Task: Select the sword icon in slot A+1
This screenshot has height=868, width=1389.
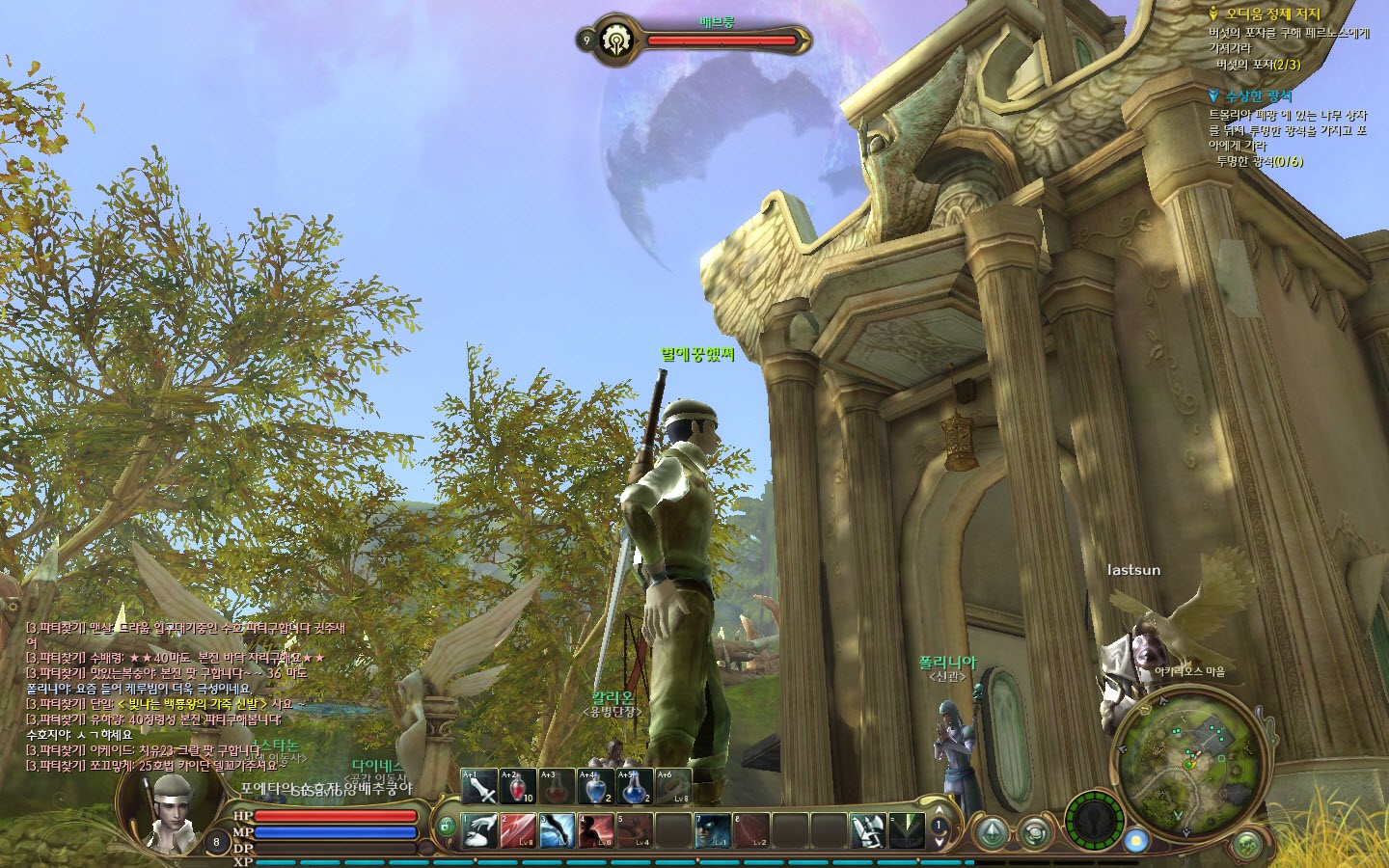Action: 479,787
